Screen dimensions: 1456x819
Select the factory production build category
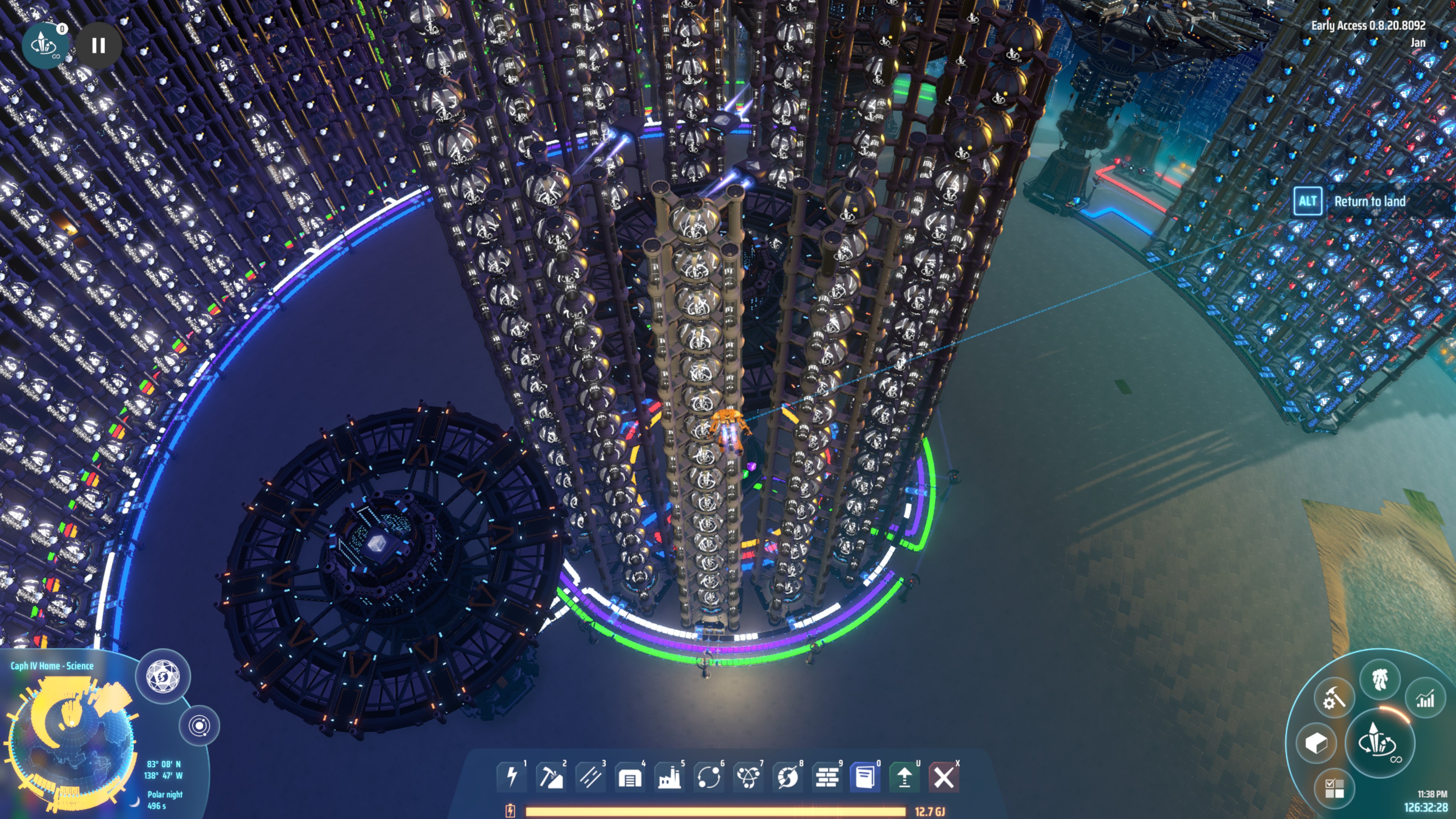point(669,777)
